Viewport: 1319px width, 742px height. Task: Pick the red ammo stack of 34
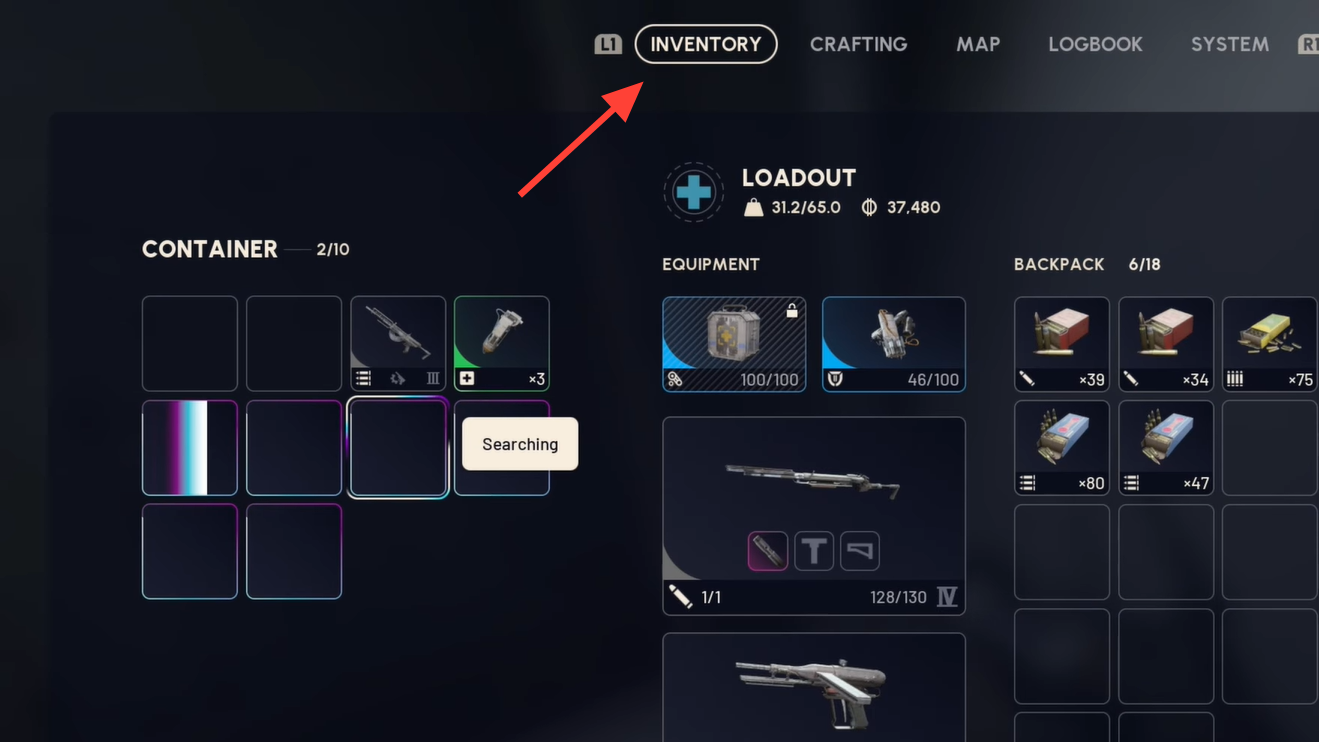tap(1165, 343)
